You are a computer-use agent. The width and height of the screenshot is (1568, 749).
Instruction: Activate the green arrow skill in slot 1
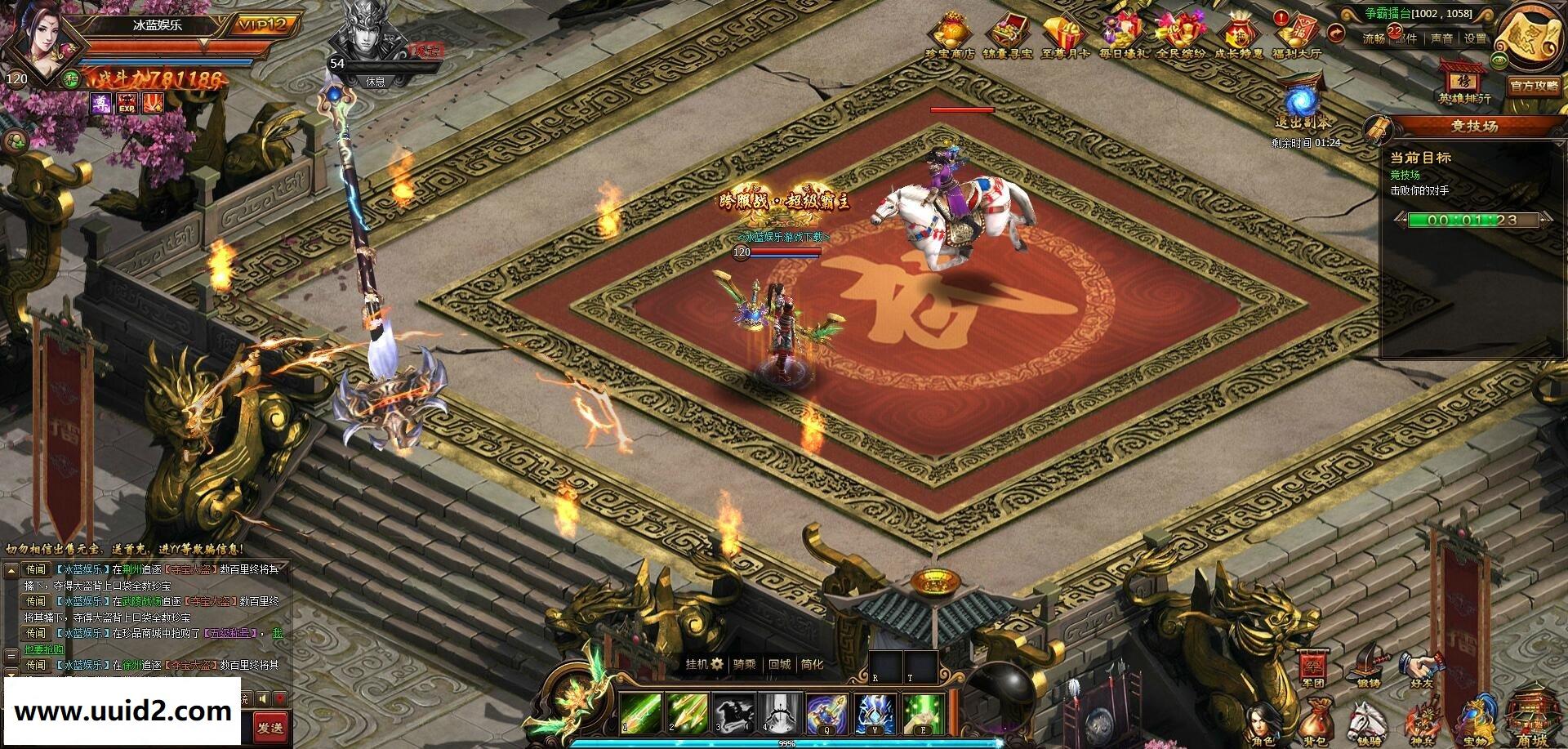(640, 712)
